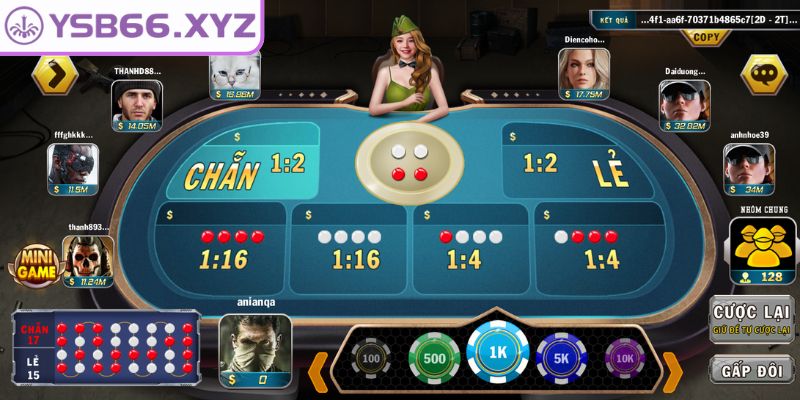Open the chat bubble button
This screenshot has width=800, height=400.
point(764,73)
